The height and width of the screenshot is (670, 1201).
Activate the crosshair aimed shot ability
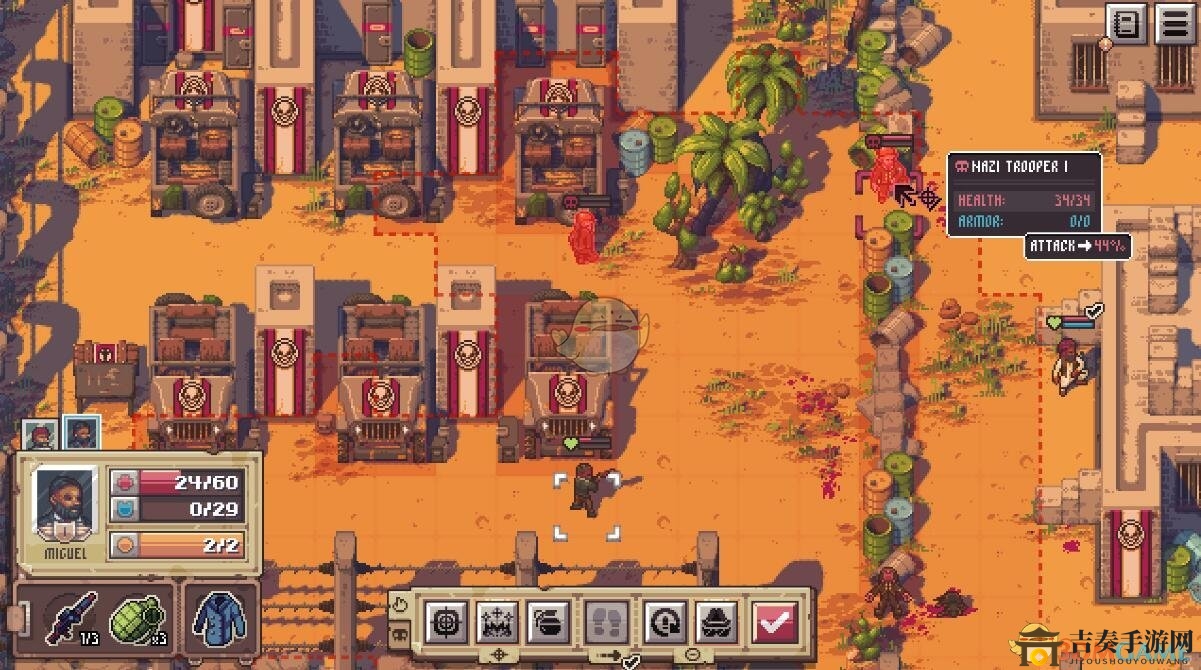pyautogui.click(x=444, y=622)
